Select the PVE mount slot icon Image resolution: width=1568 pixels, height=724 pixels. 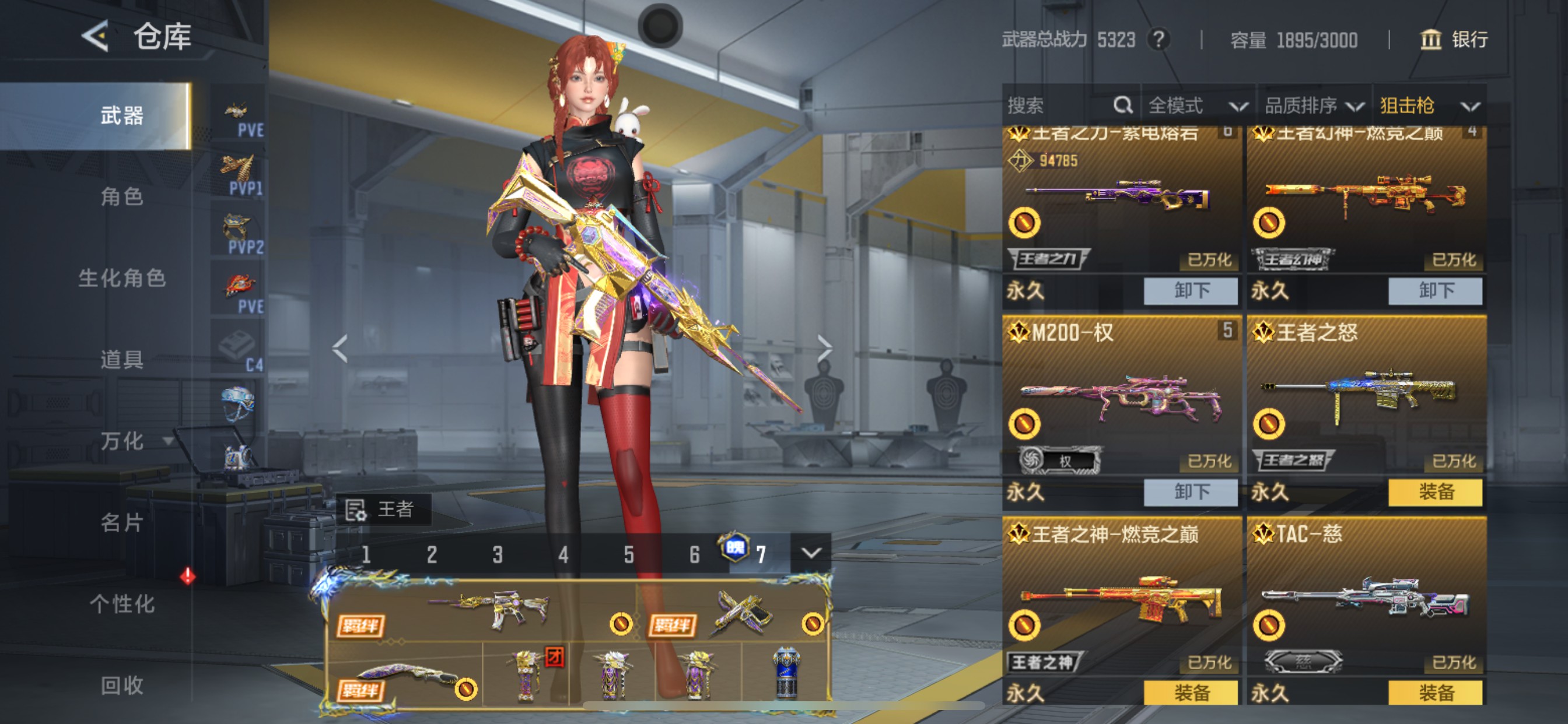[x=236, y=110]
